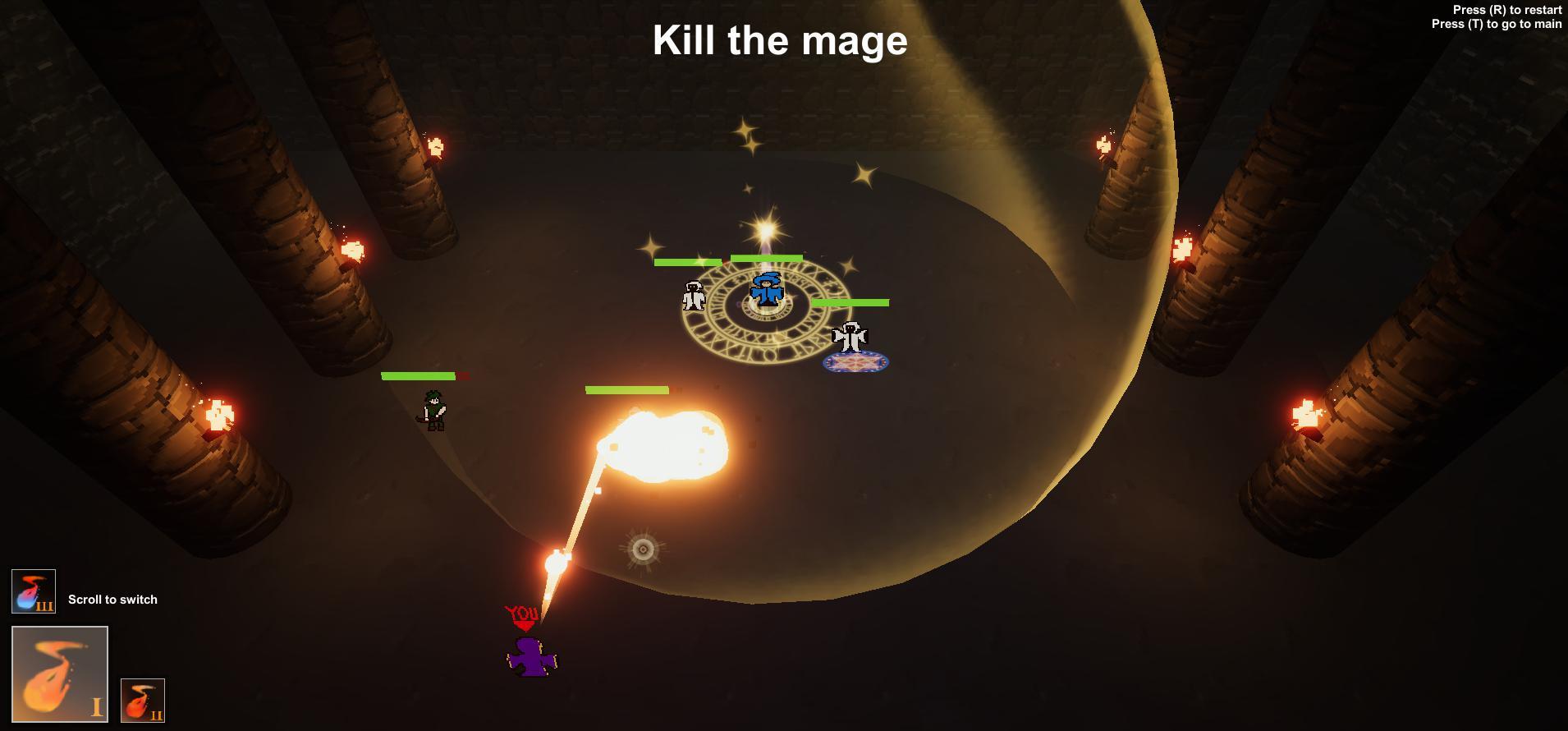This screenshot has width=1568, height=731.
Task: Switch to the tier II red fireball spell
Action: [x=143, y=699]
